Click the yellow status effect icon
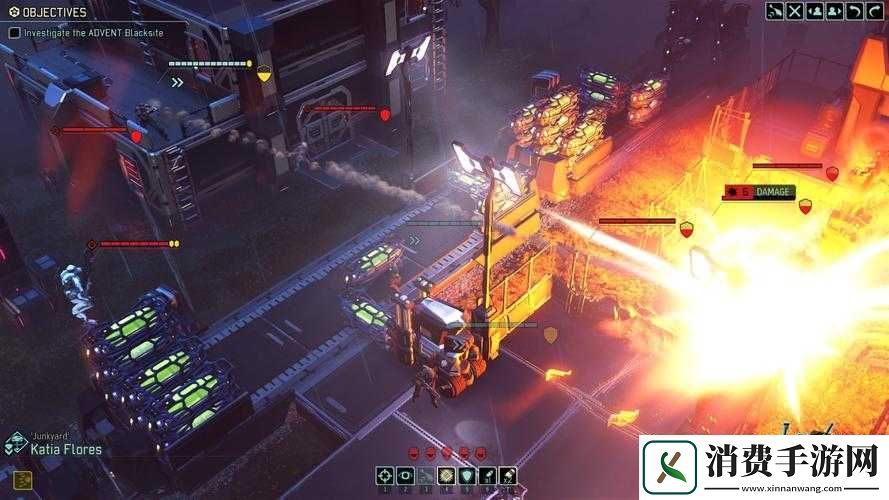Viewport: 889px width, 500px height. [x=23, y=479]
